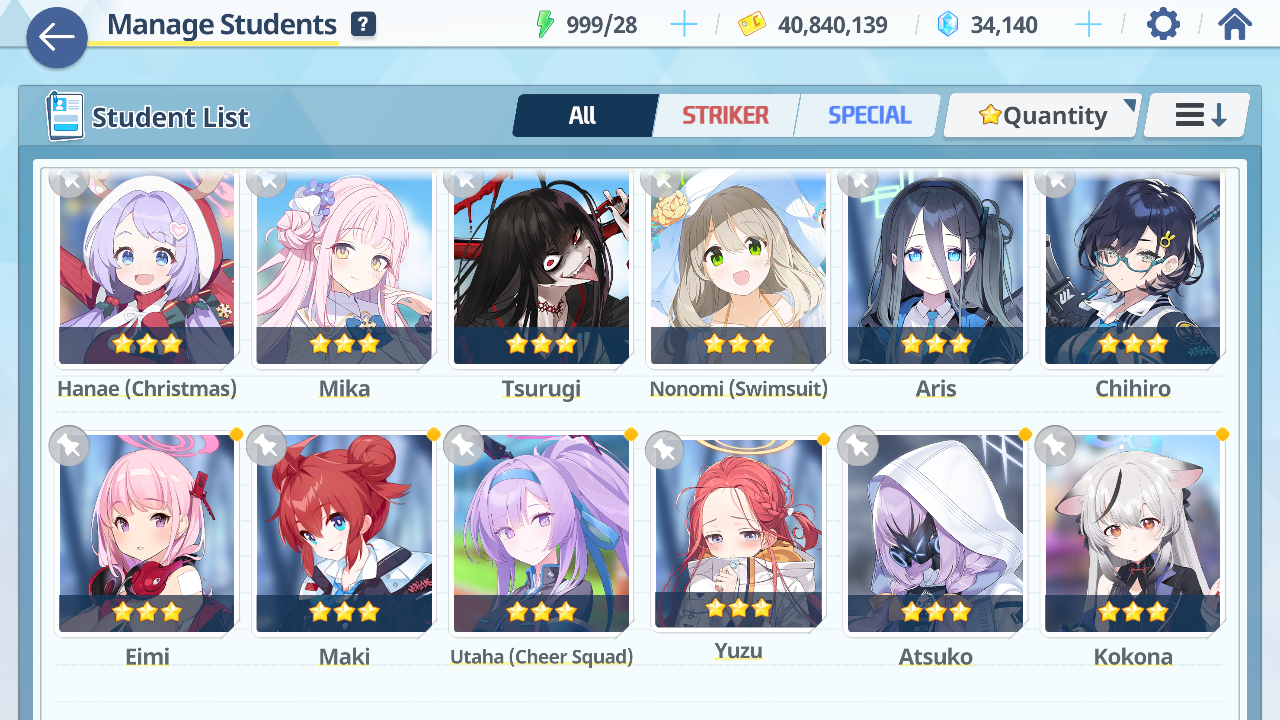Switch to the SPECIAL tab
The width and height of the screenshot is (1280, 720).
[x=869, y=115]
